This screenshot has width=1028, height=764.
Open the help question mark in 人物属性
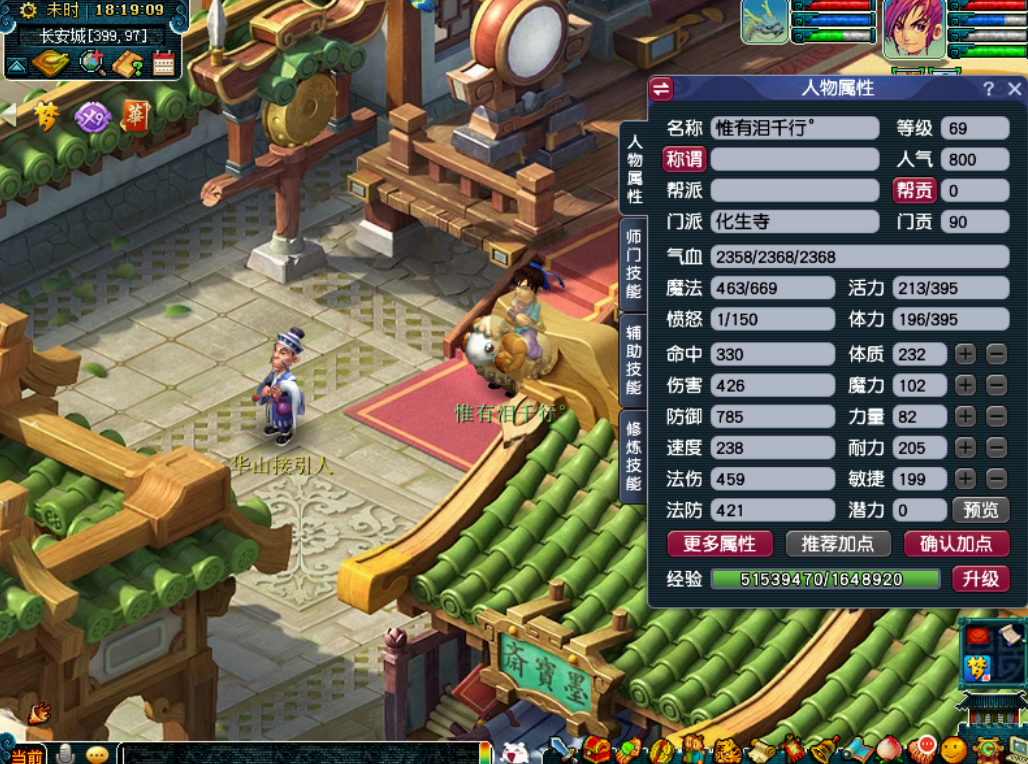pyautogui.click(x=988, y=89)
